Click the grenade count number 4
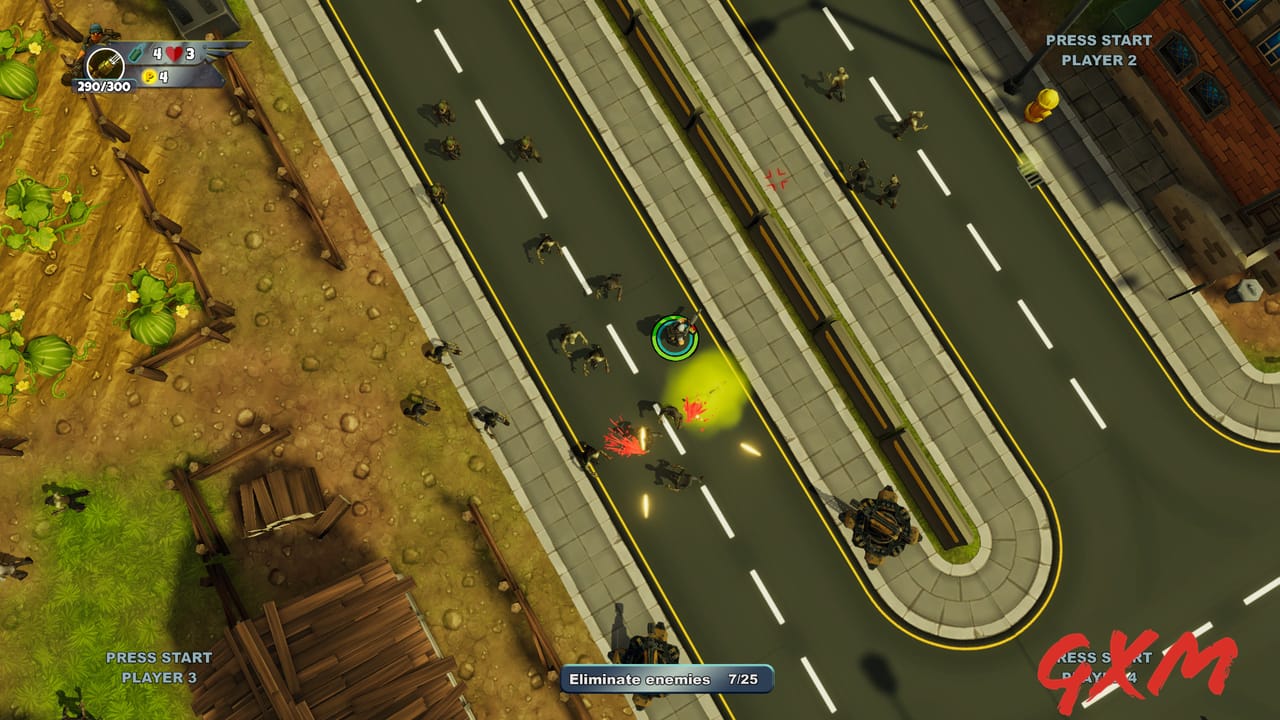The width and height of the screenshot is (1280, 720). [x=158, y=55]
